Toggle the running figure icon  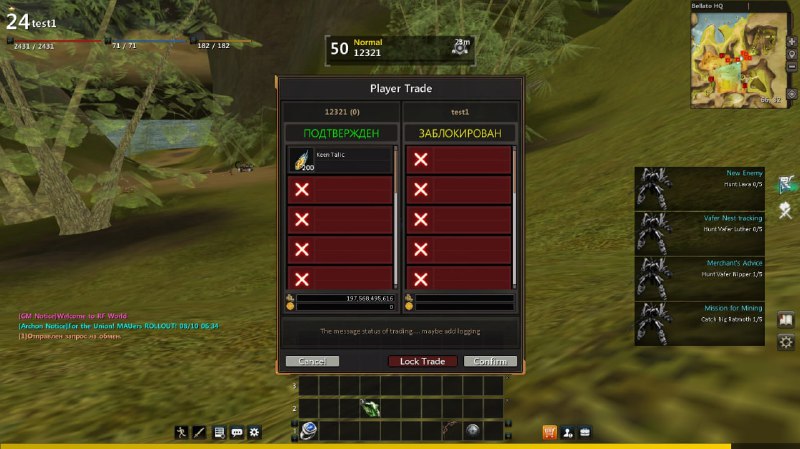pos(181,432)
